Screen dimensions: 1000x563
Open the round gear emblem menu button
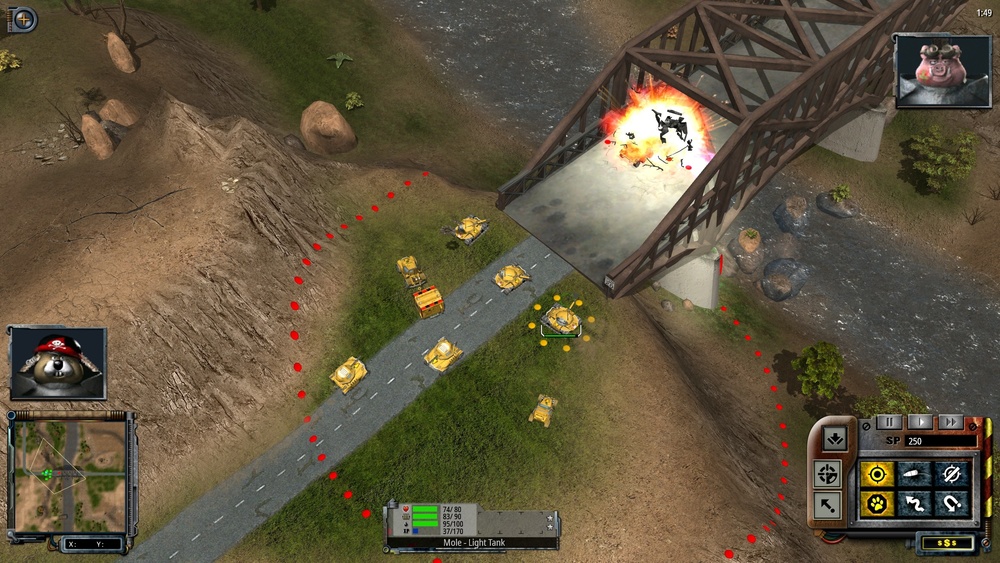[x=22, y=18]
